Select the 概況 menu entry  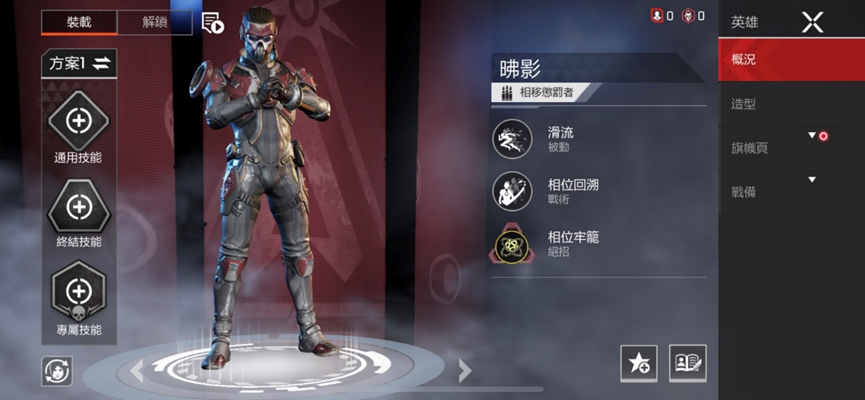point(790,60)
